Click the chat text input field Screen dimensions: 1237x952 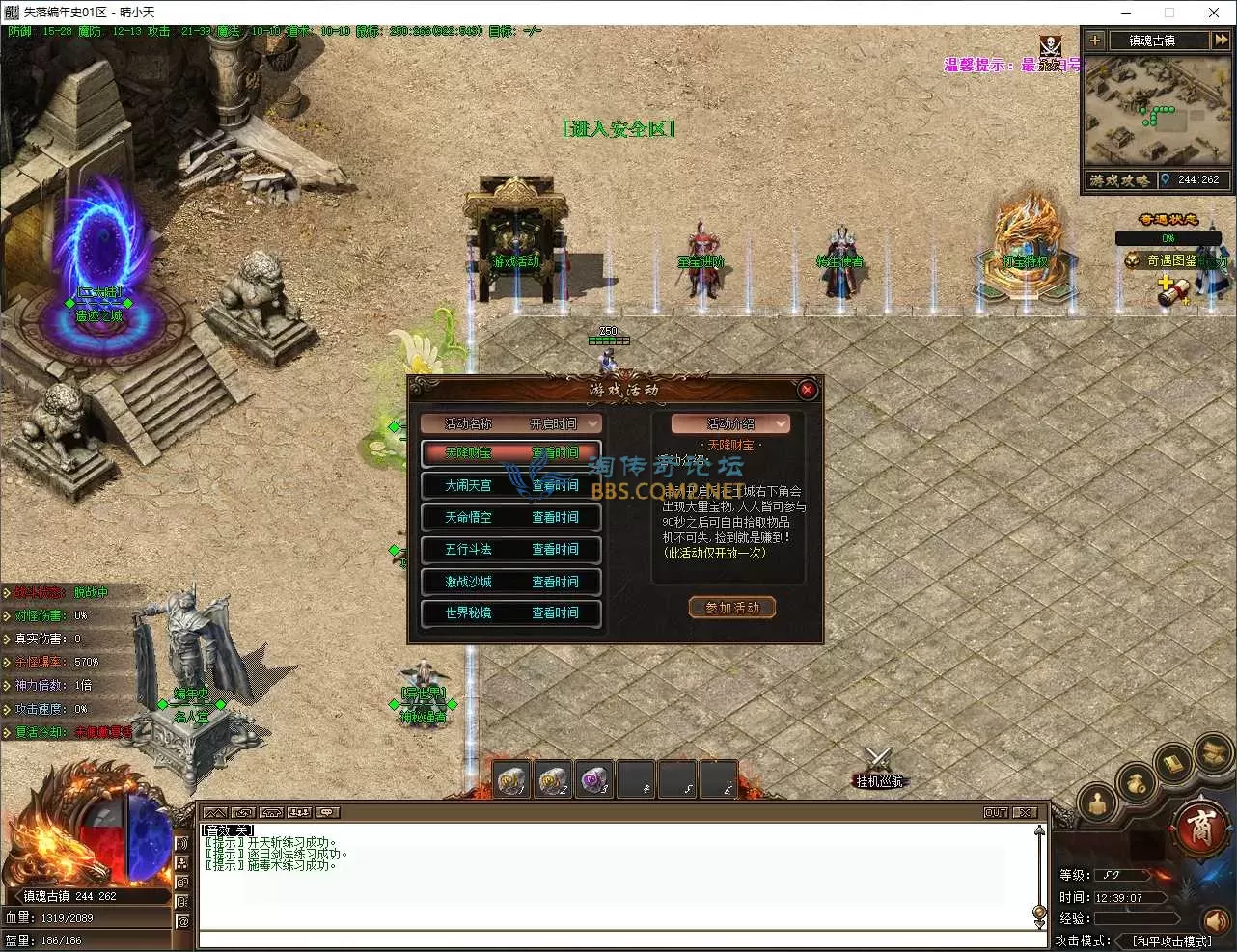[x=618, y=939]
